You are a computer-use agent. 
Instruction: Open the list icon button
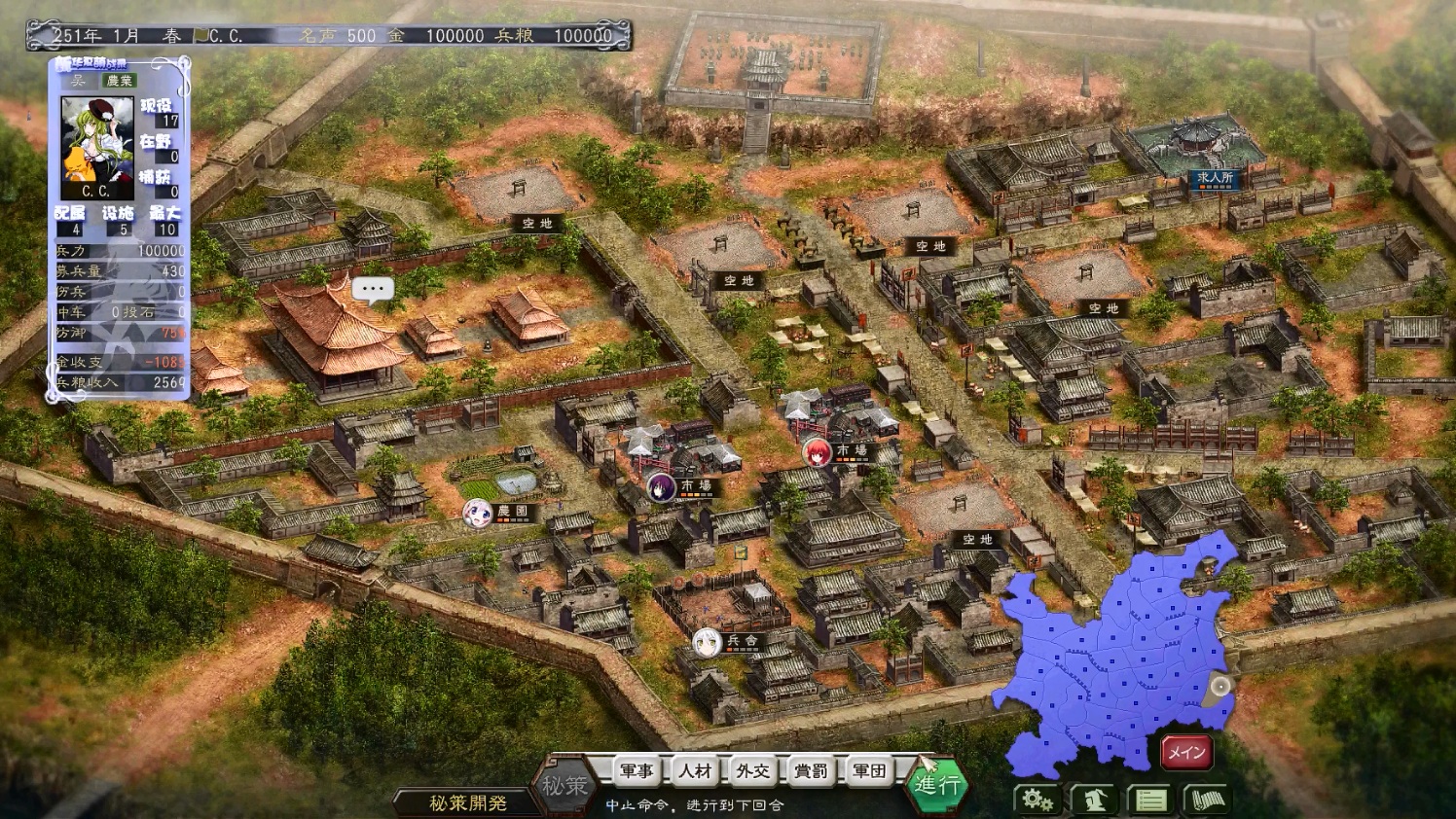pyautogui.click(x=1150, y=801)
